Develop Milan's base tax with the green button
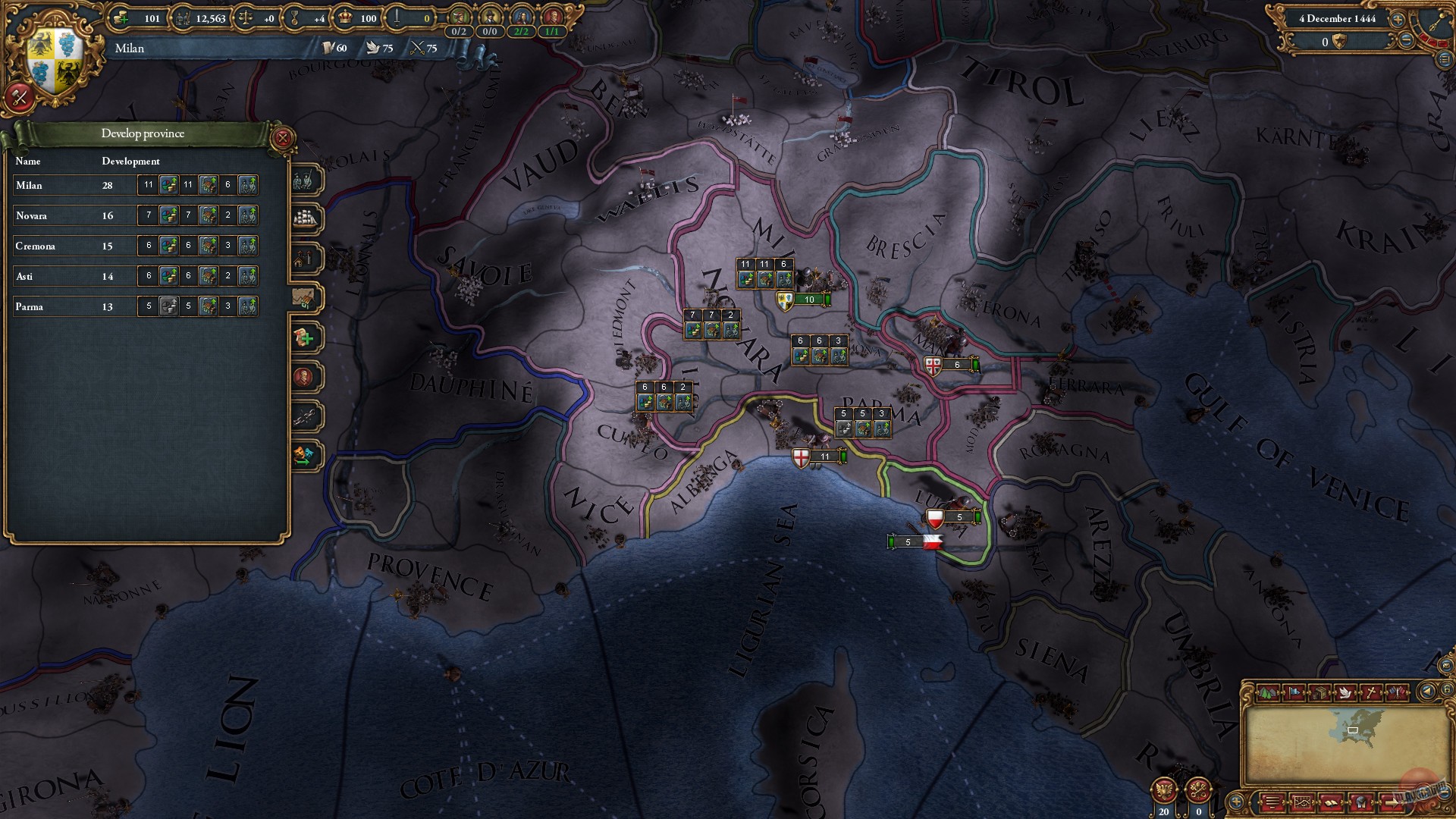Viewport: 1456px width, 819px height. tap(168, 184)
